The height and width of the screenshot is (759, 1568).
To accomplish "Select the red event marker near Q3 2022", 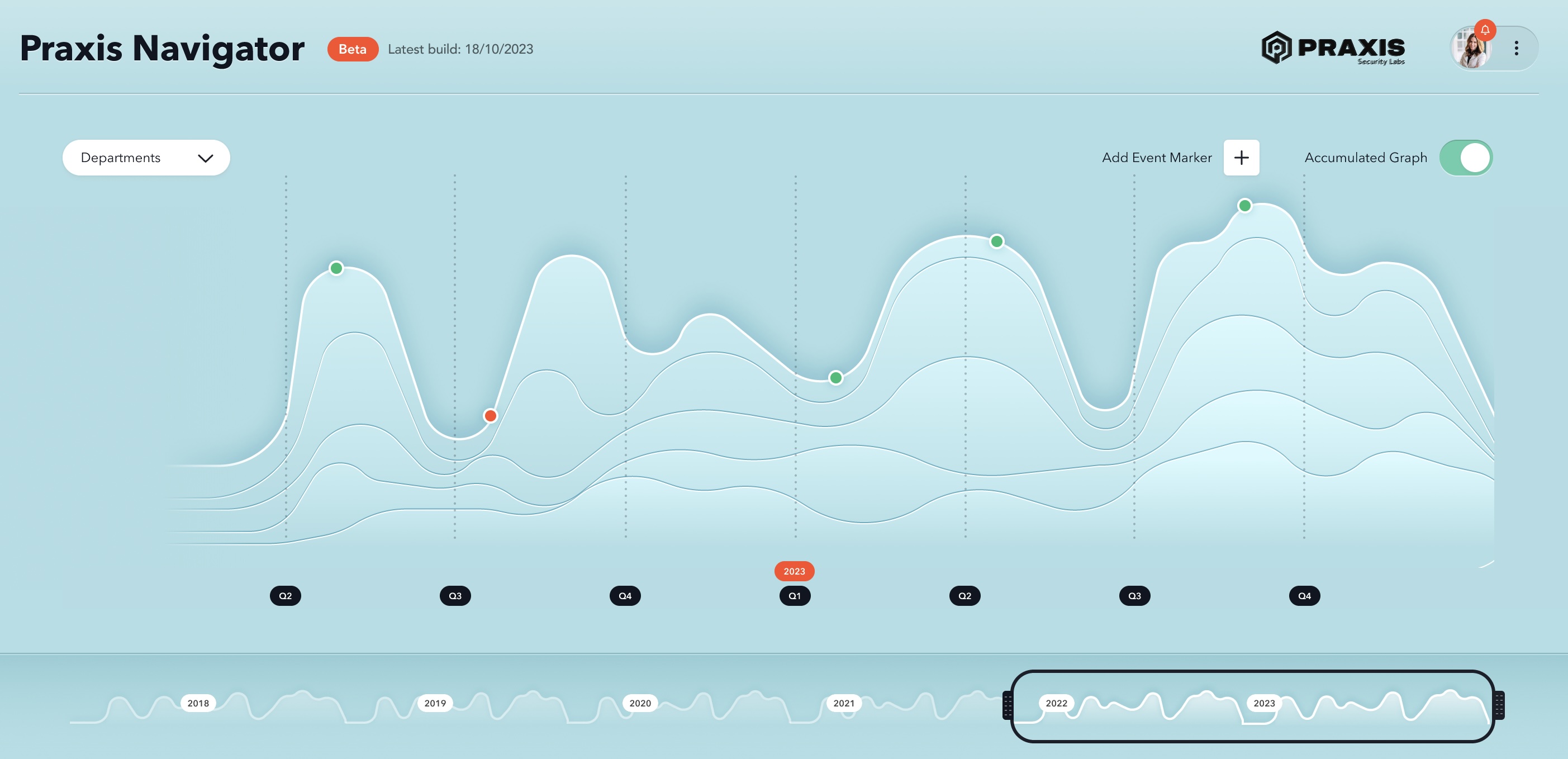I will 490,415.
